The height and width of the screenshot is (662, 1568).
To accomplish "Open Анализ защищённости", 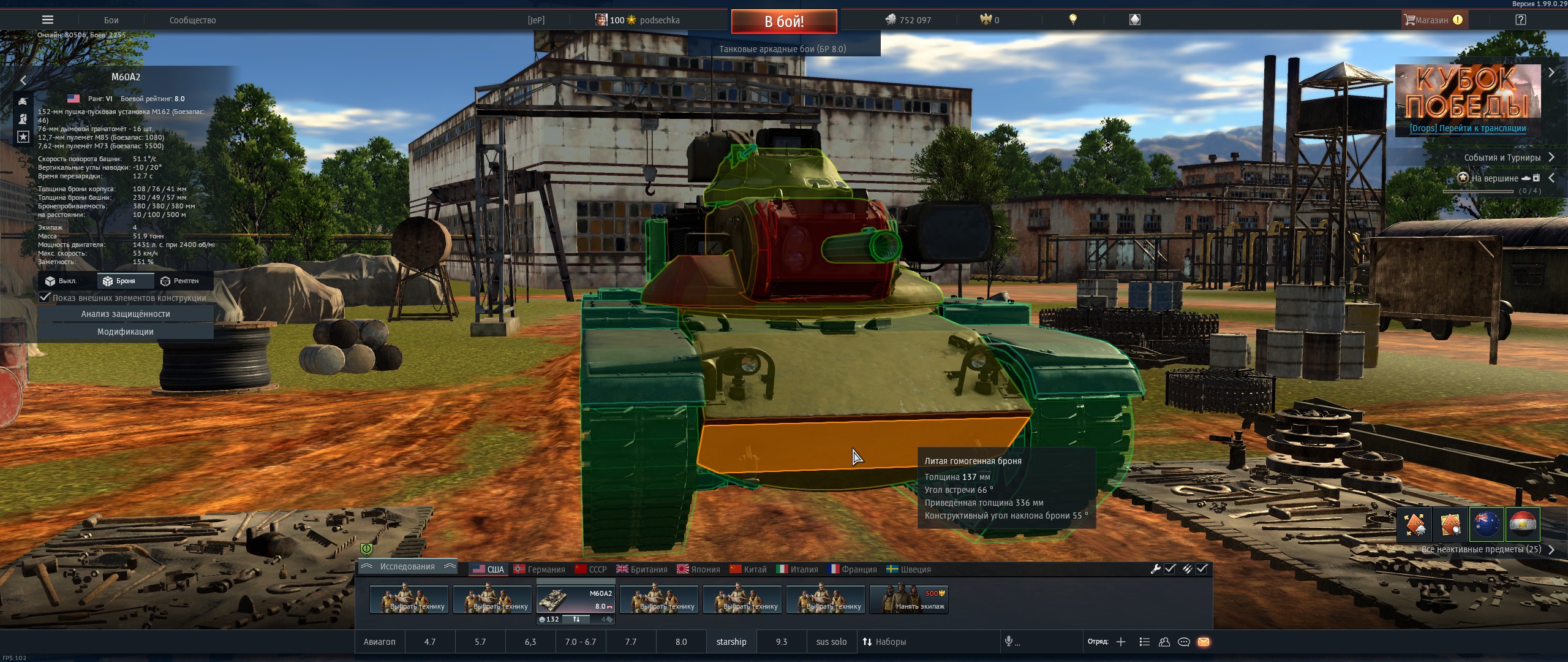I will pos(126,314).
